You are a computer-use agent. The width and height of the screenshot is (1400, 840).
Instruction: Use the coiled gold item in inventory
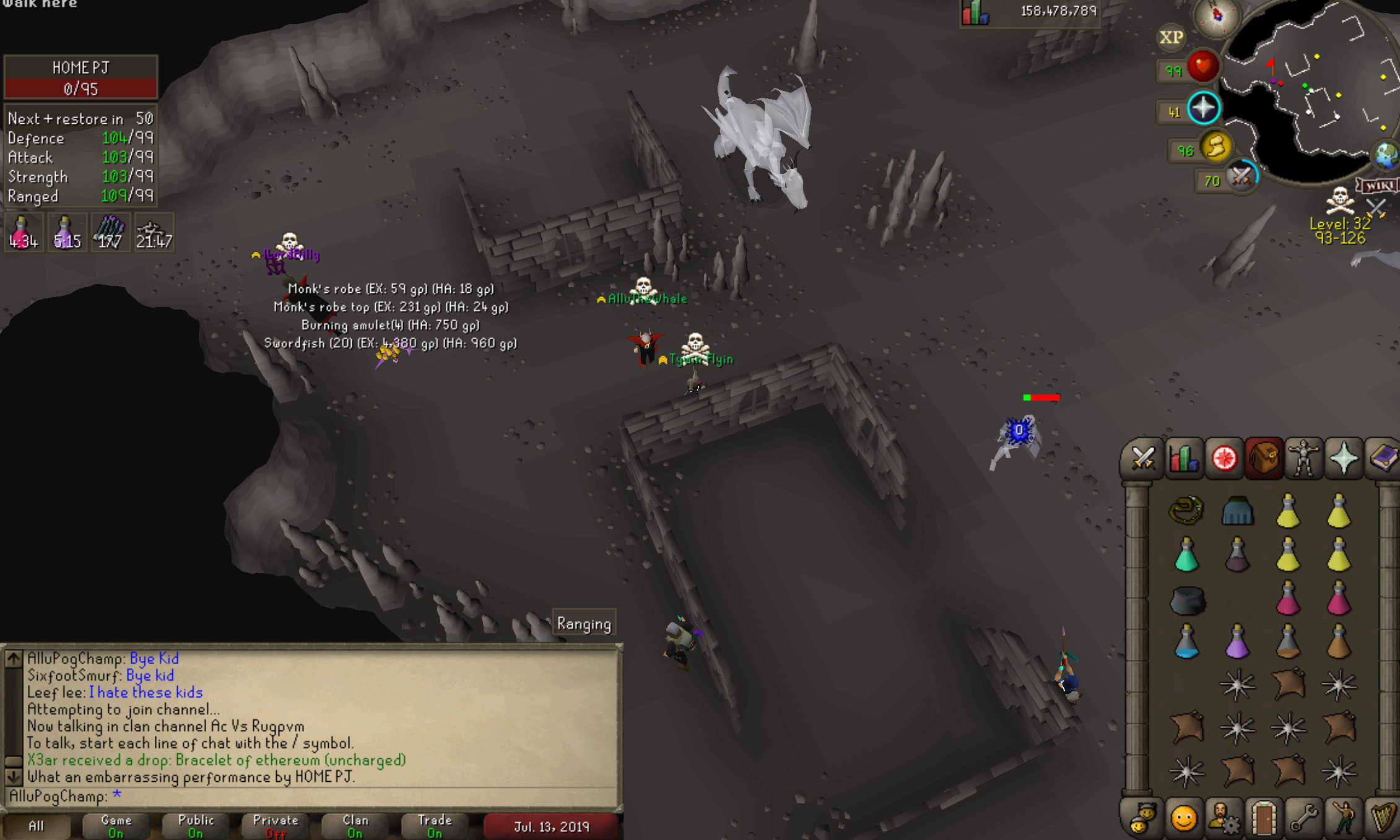[1186, 511]
